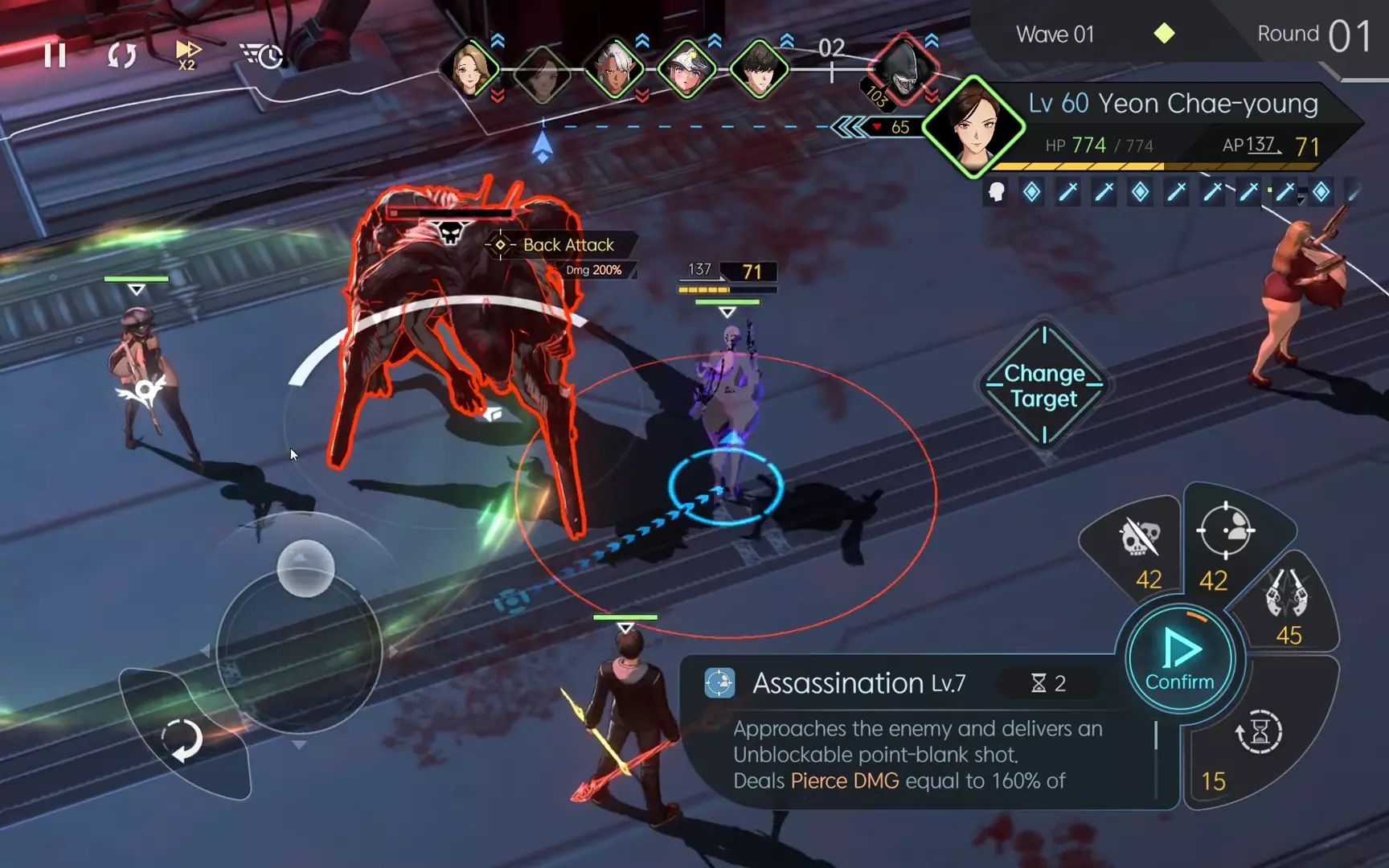The image size is (1389, 868).
Task: Open Yeon Chae-young's character portrait
Action: [973, 127]
